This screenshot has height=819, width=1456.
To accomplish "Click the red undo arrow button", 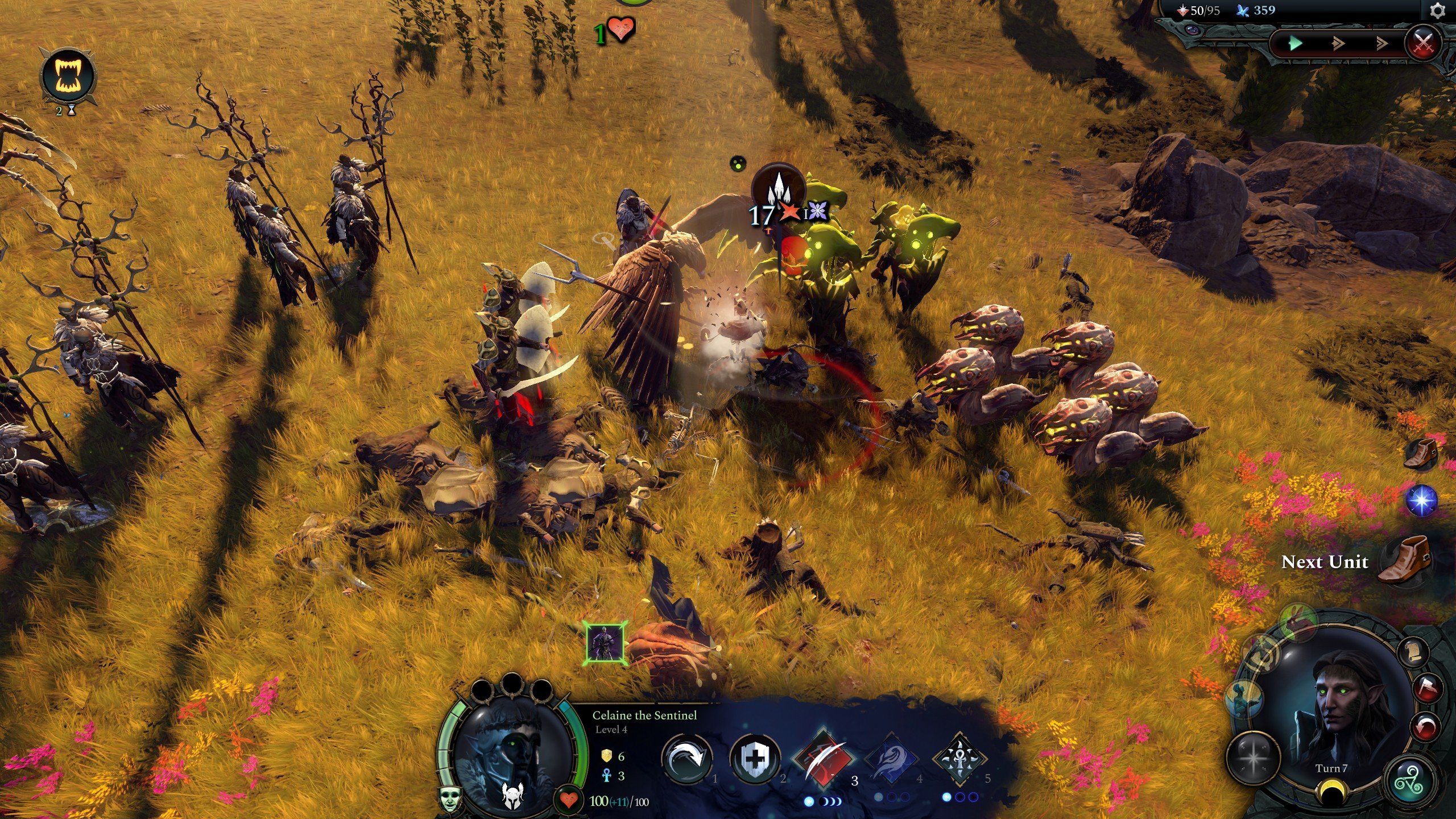I will (1425, 727).
